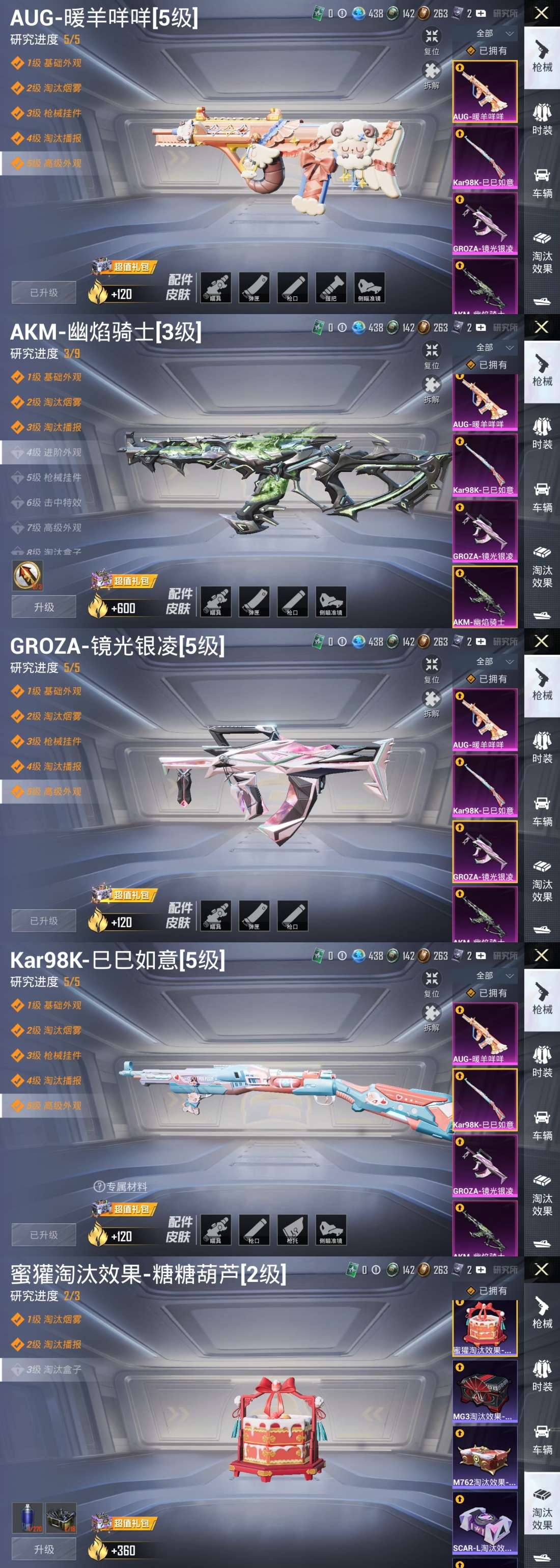Click the spray can upgrade material icon

27,1517
